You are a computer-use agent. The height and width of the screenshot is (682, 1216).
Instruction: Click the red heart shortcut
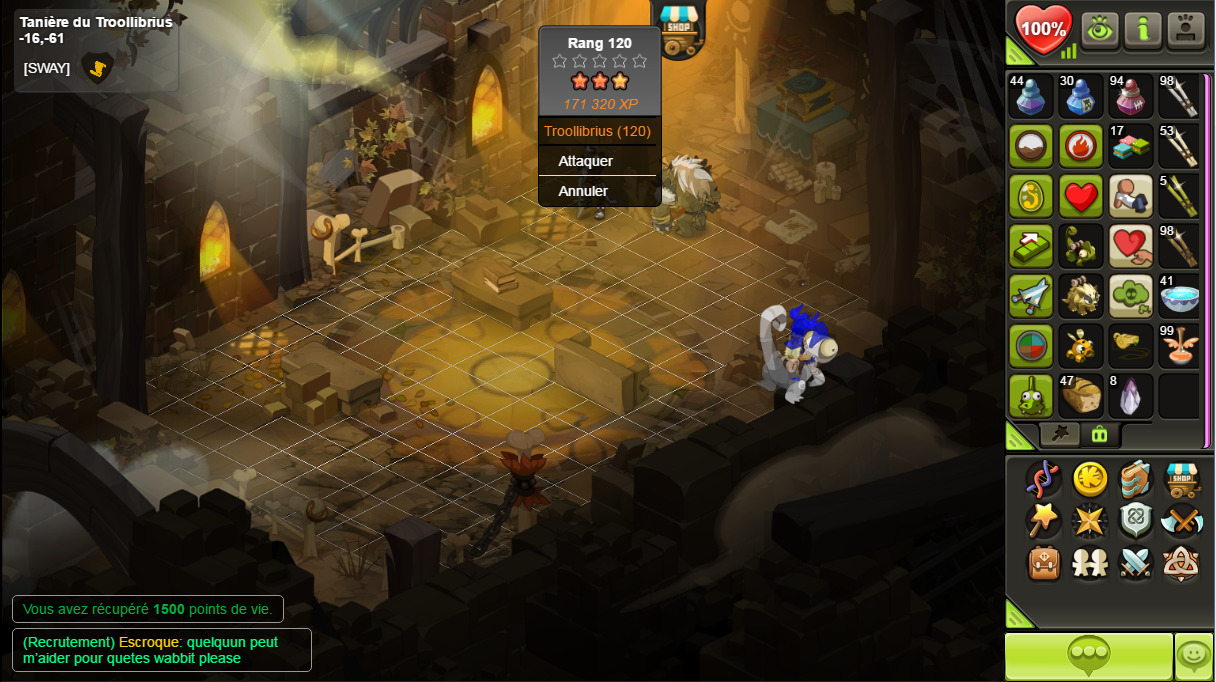(1081, 196)
